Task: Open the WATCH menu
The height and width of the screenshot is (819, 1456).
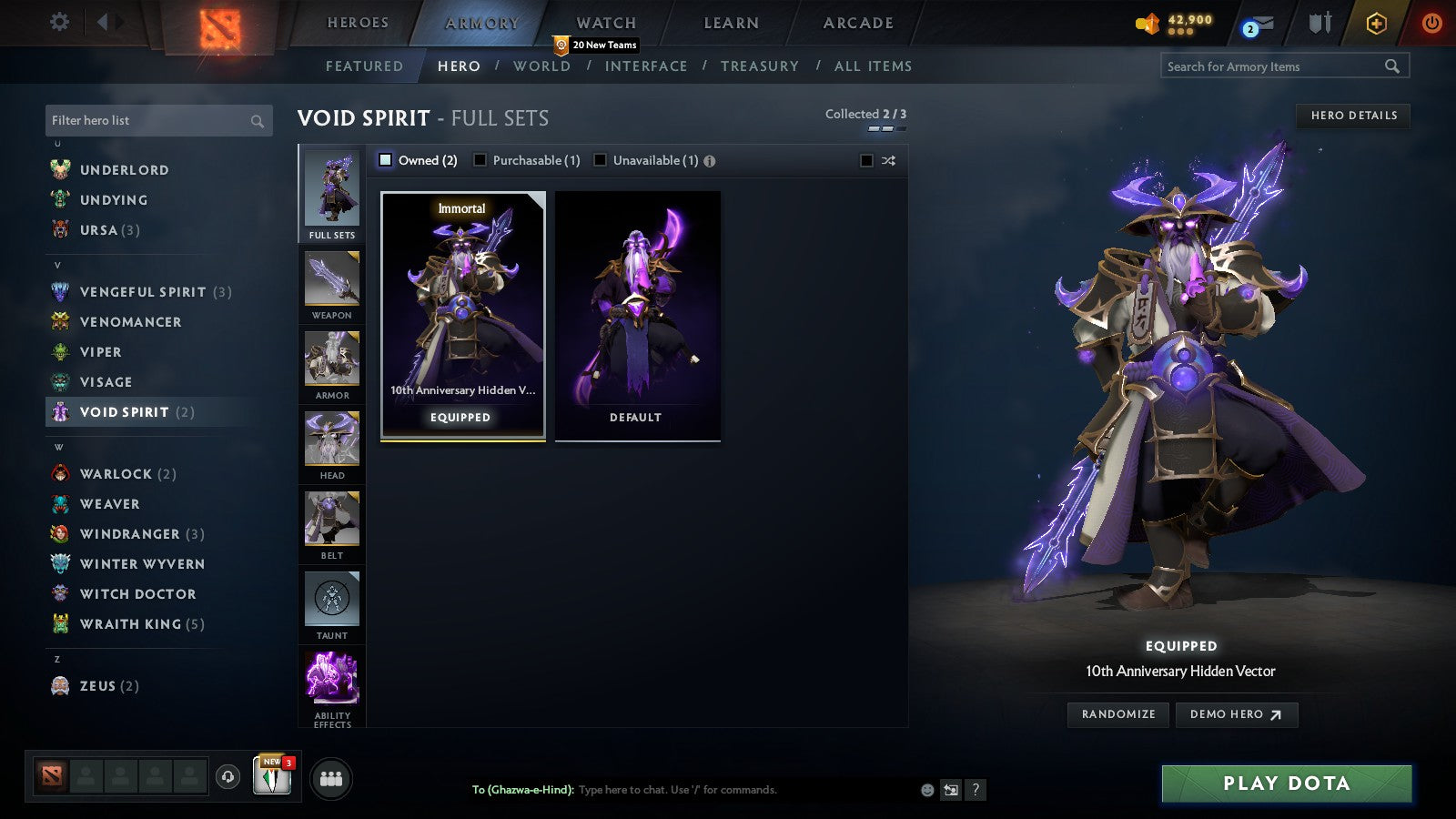Action: (604, 22)
